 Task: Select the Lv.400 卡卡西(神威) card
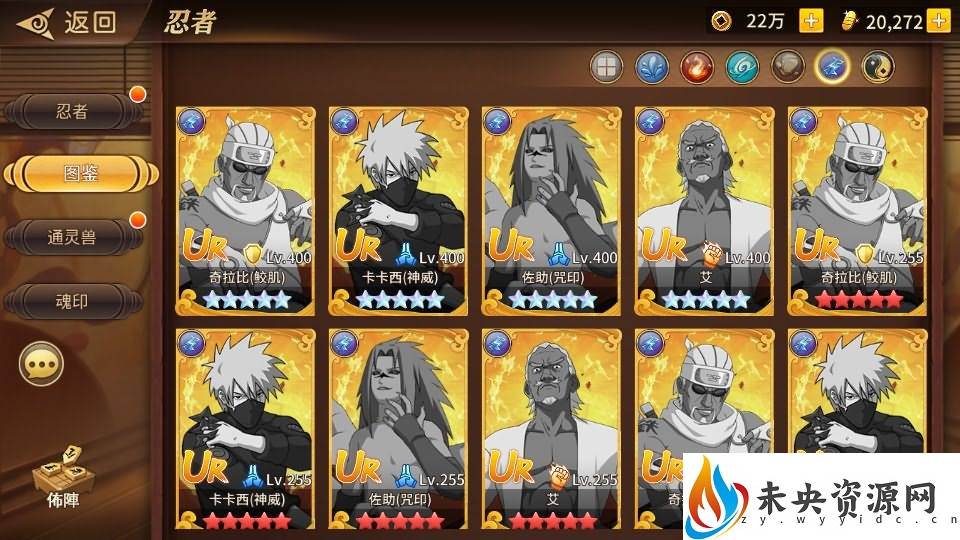pyautogui.click(x=398, y=210)
